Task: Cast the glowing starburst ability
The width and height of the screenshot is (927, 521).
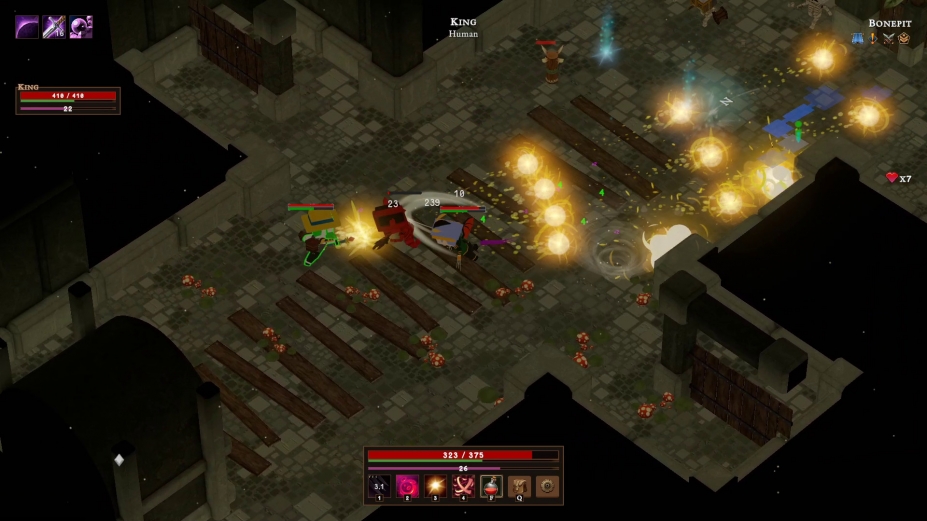Action: [x=436, y=486]
